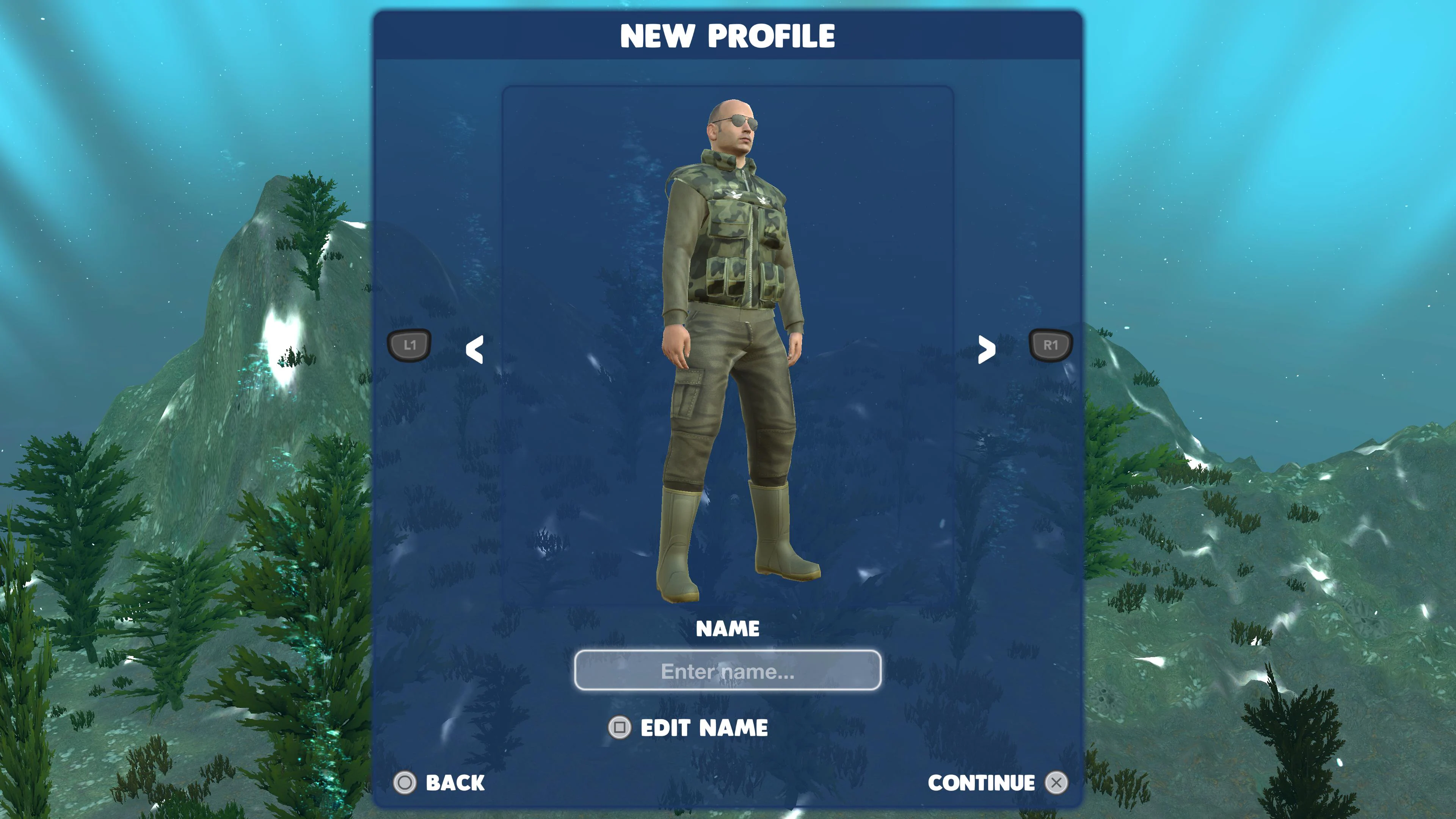Click the R1 shoulder button icon
Image resolution: width=1456 pixels, height=819 pixels.
coord(1050,345)
